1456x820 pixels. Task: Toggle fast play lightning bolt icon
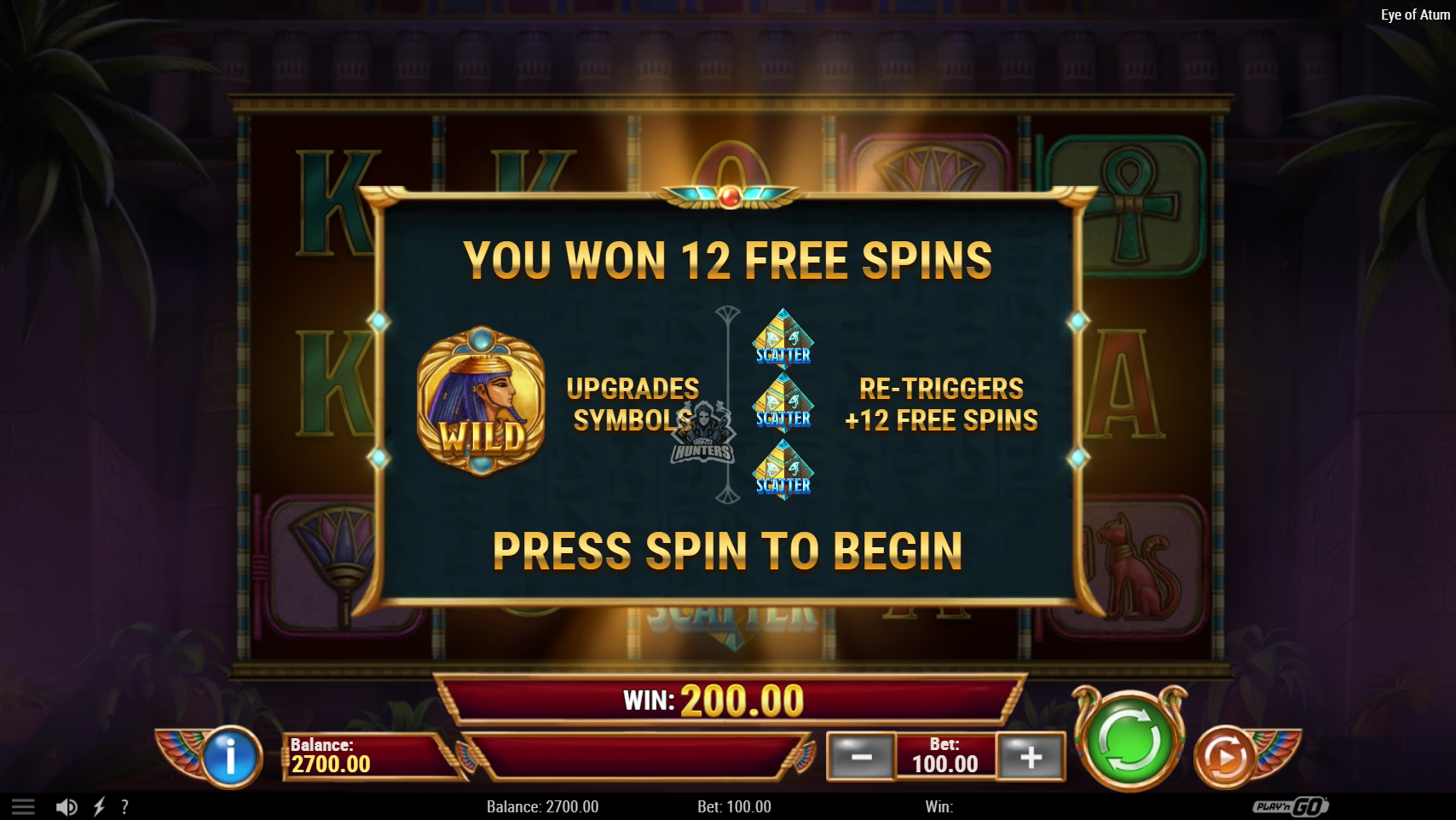pyautogui.click(x=99, y=806)
